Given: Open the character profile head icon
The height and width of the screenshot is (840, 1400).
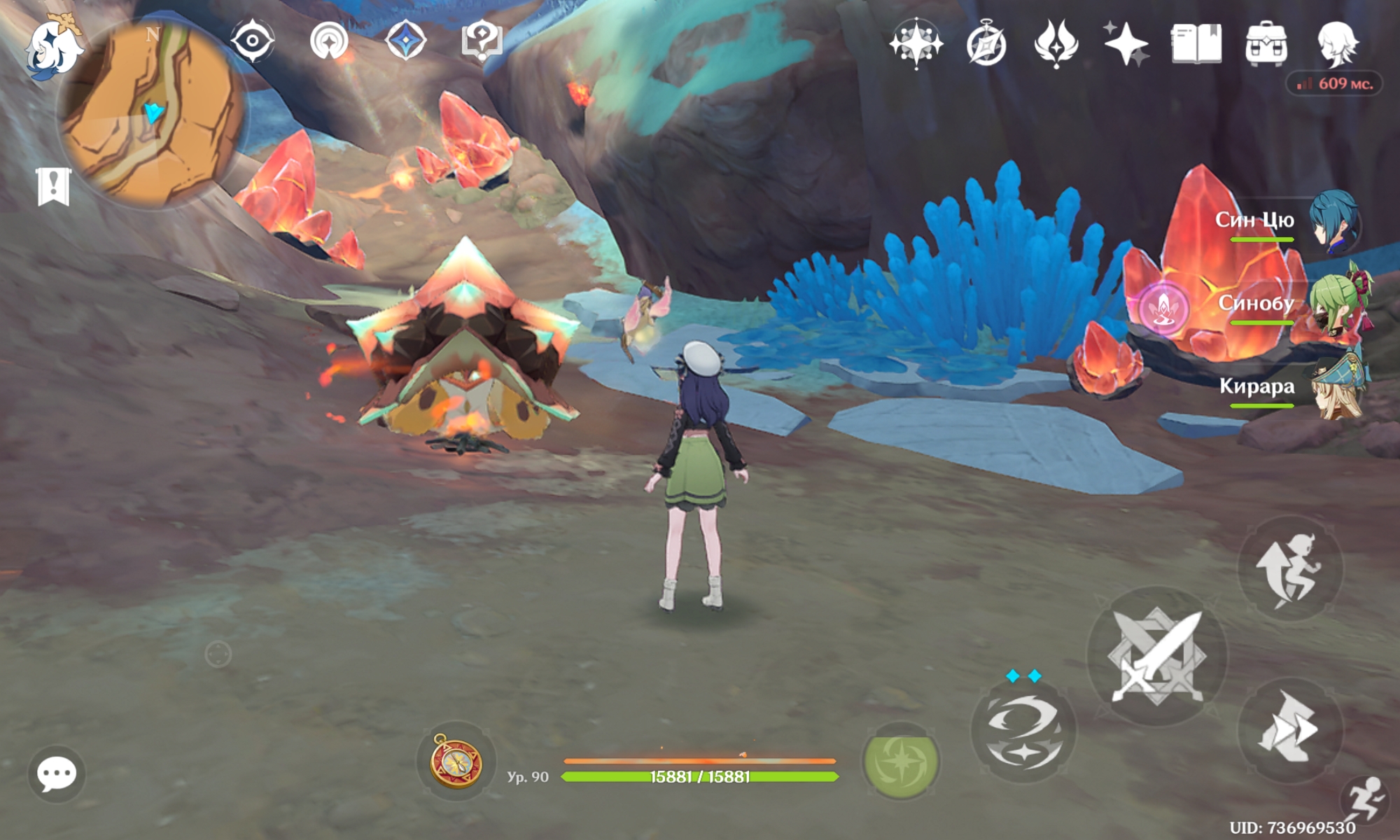Looking at the screenshot, I should click(x=1338, y=43).
